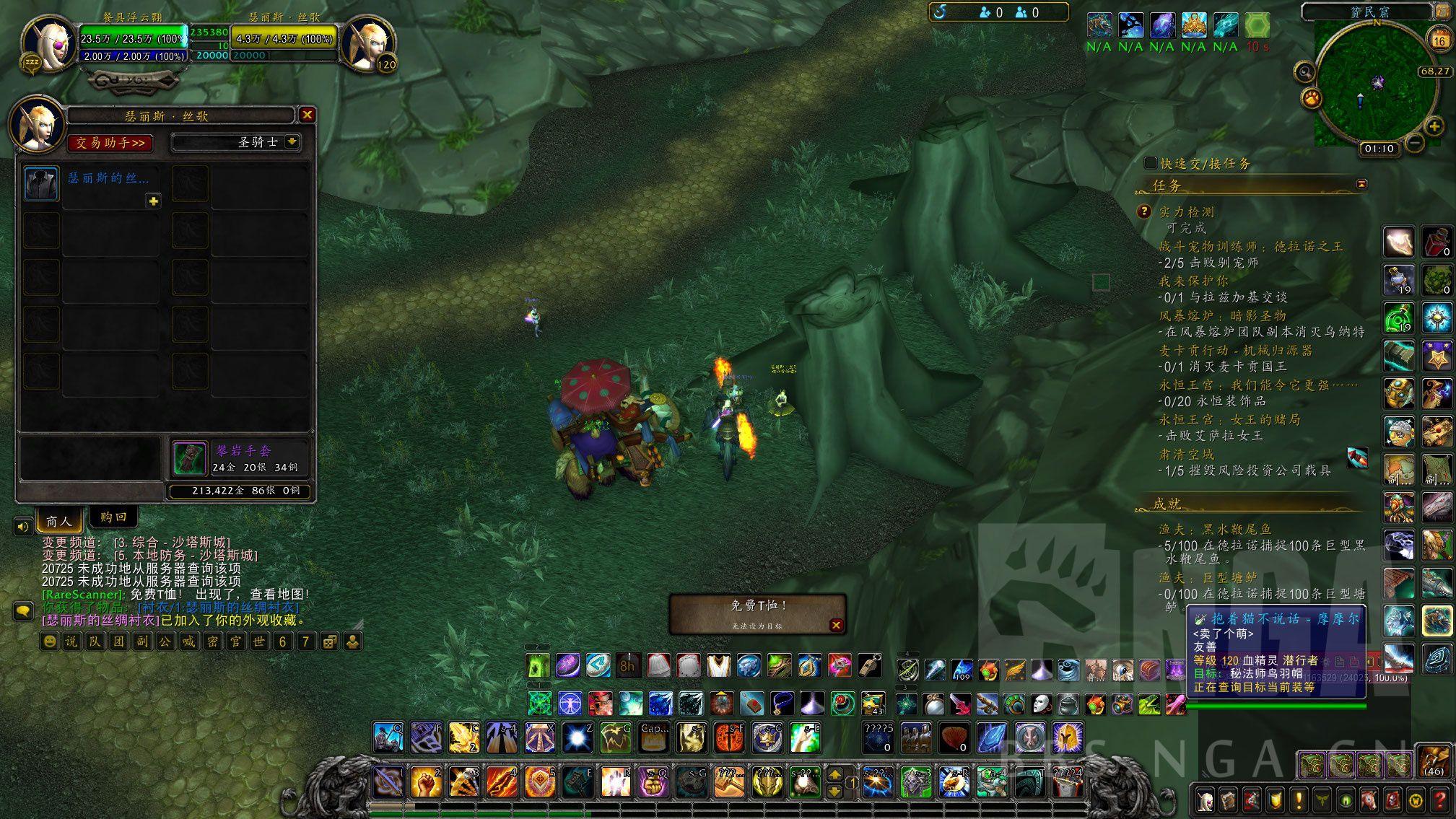Open the 圣骑士 class filter dropdown
This screenshot has height=819, width=1456.
coord(292,142)
